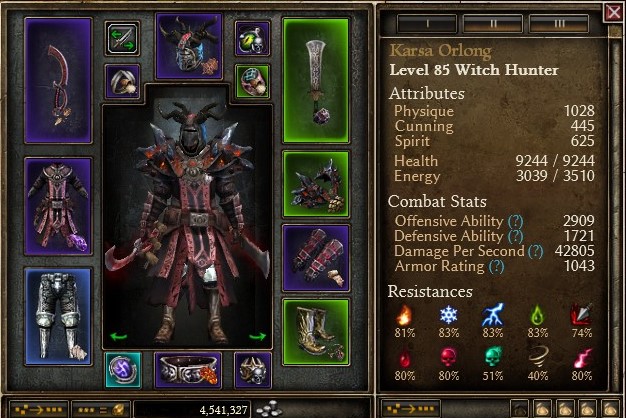Choose the equipped gloves slot

(x=316, y=257)
